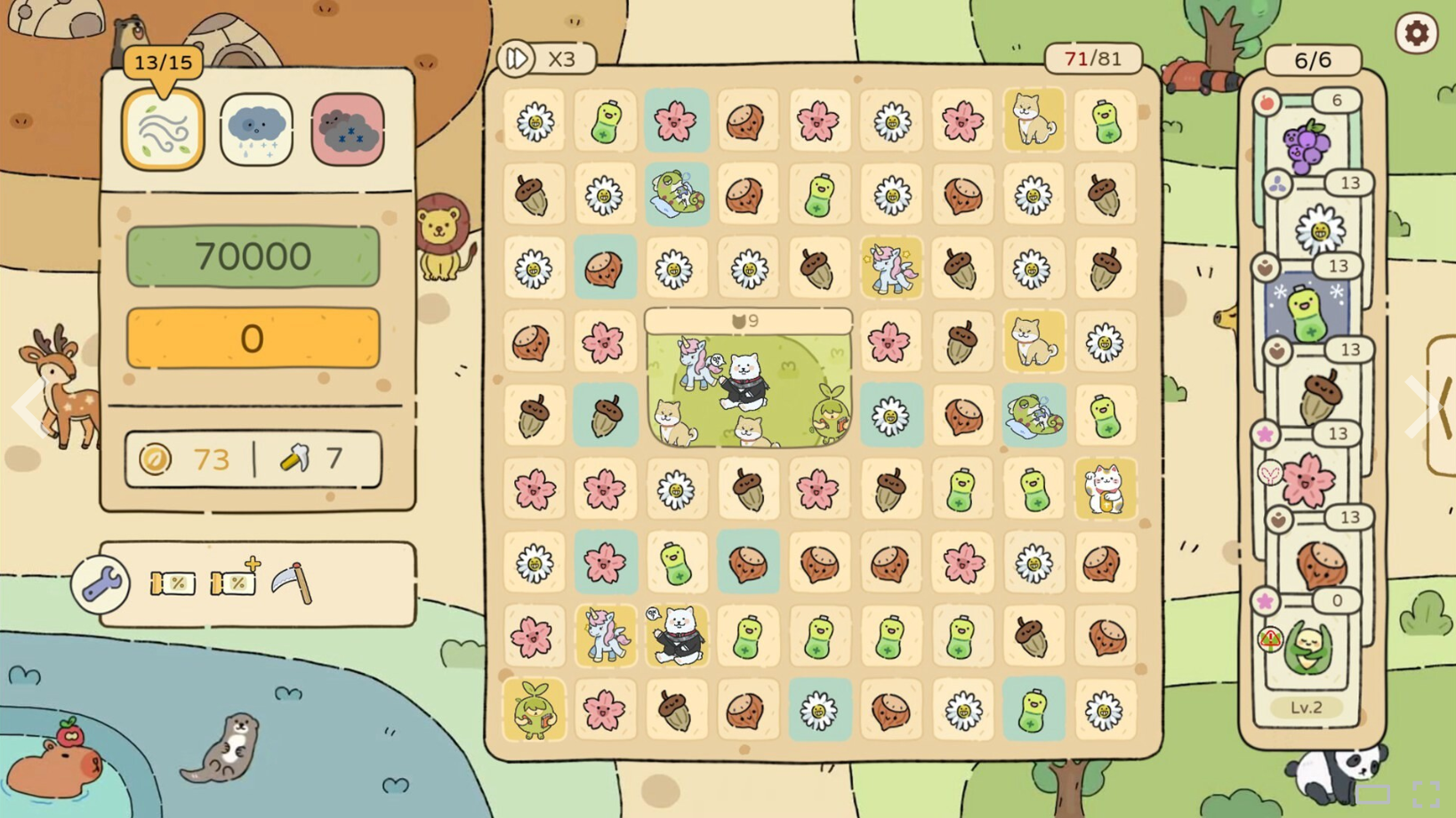Go to previous area with left arrow
The image size is (1456, 818).
point(30,407)
